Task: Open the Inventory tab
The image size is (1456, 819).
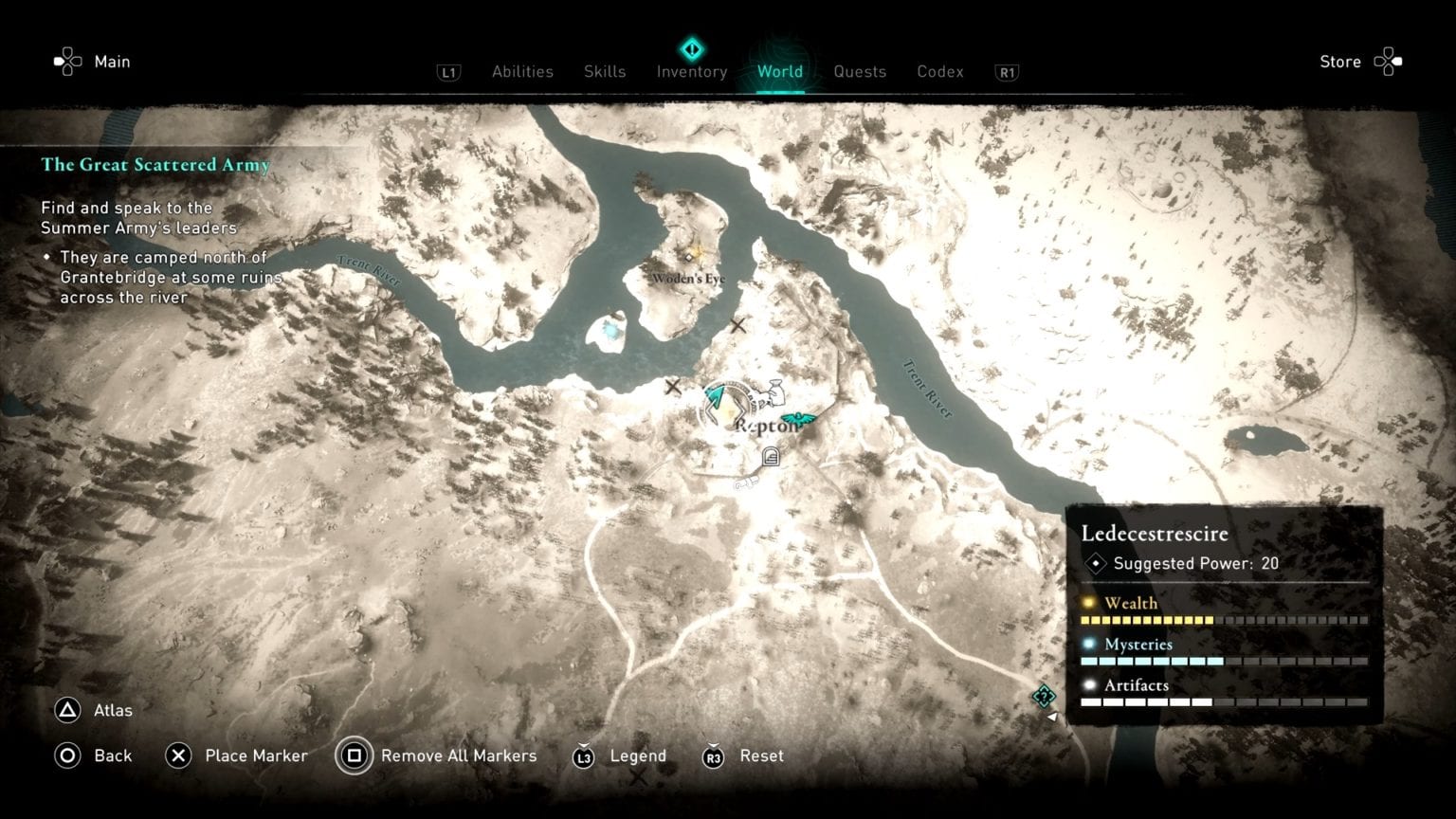Action: 691,71
